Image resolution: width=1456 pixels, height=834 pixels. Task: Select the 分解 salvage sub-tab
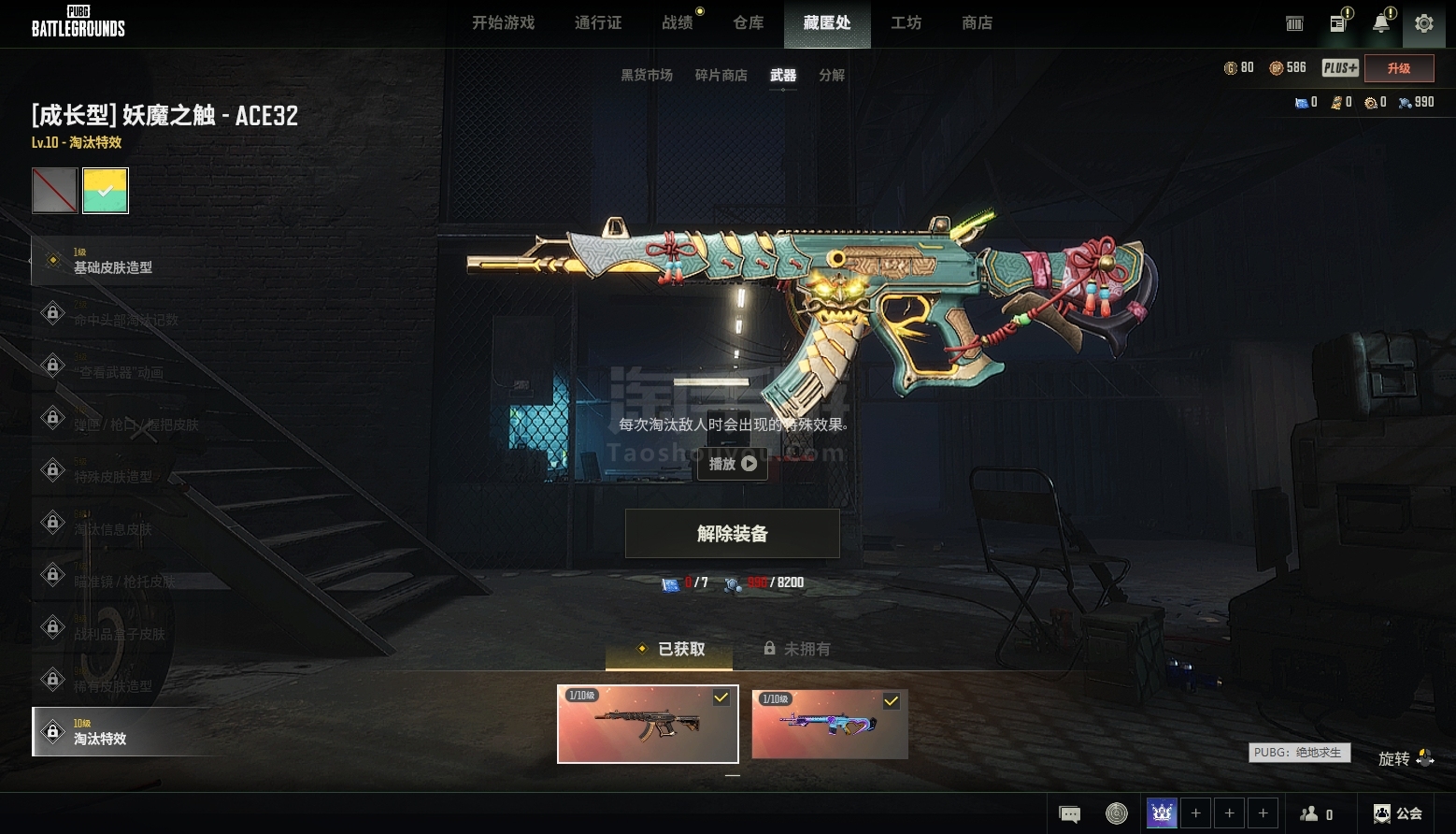pyautogui.click(x=832, y=76)
